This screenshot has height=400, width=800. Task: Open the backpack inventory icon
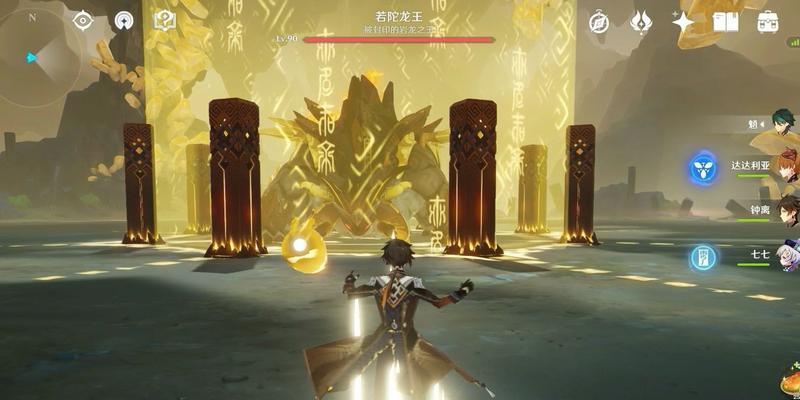pos(768,22)
